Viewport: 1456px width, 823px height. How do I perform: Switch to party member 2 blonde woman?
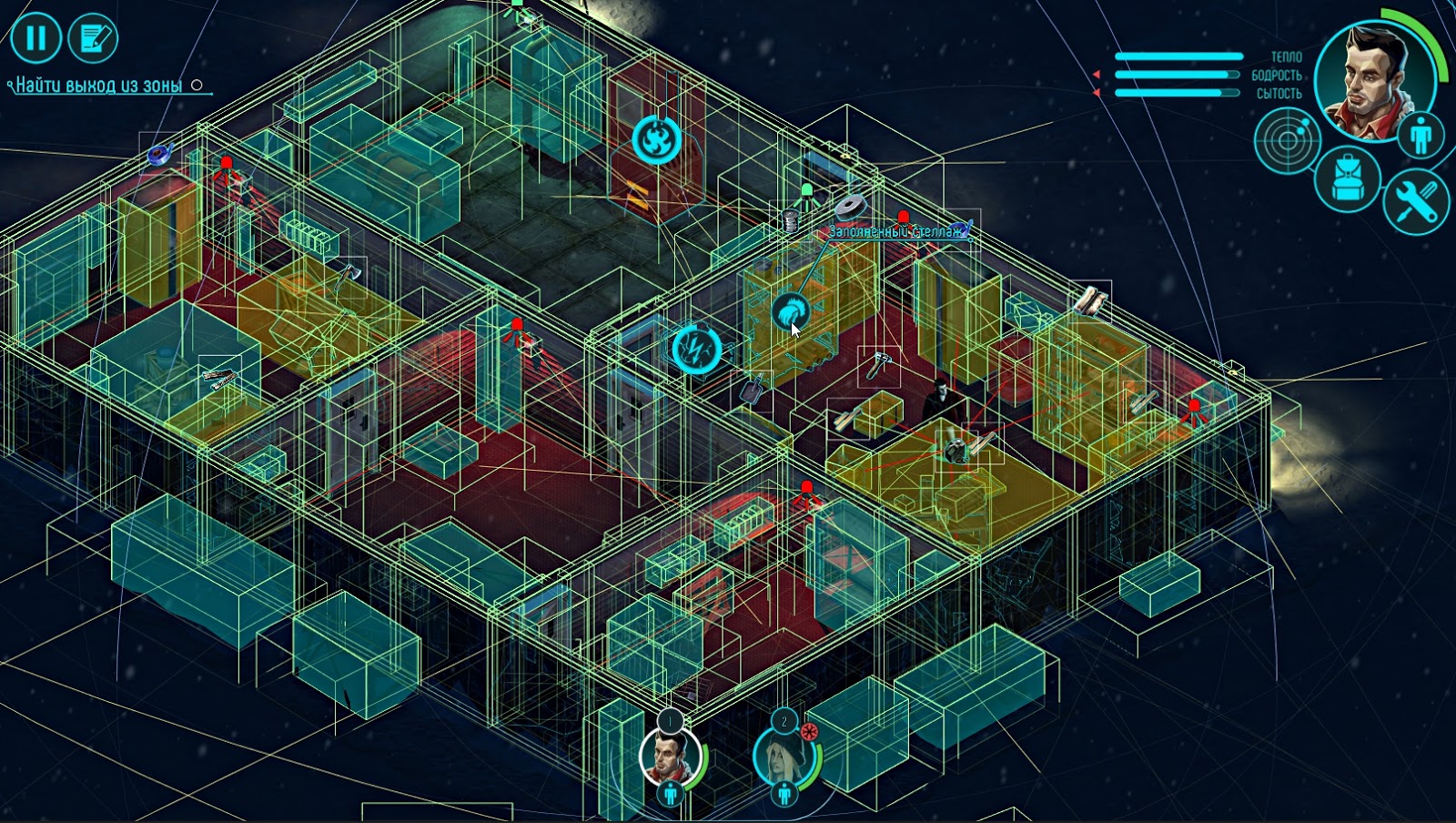(x=784, y=756)
